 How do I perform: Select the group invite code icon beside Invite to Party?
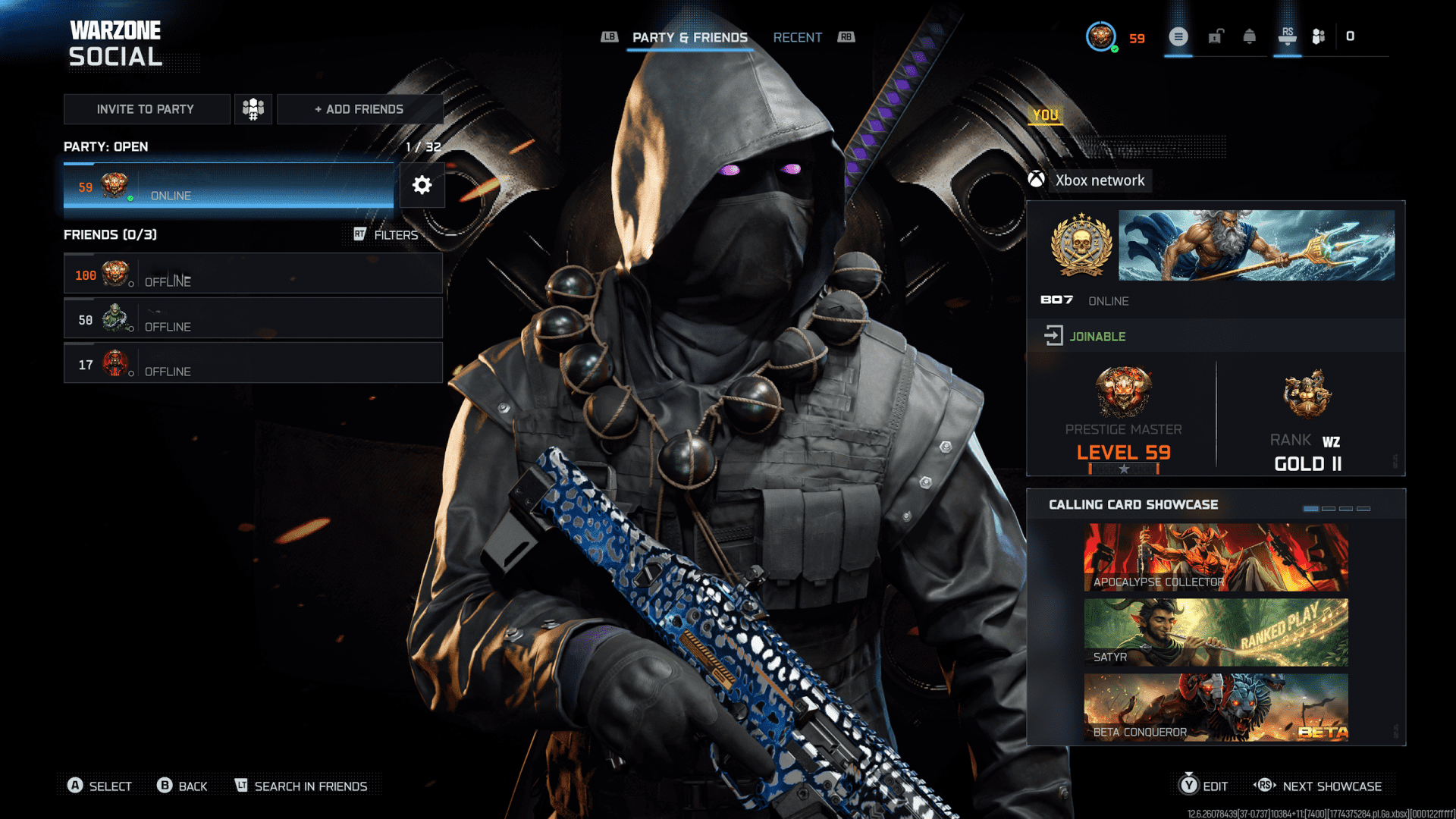click(253, 108)
